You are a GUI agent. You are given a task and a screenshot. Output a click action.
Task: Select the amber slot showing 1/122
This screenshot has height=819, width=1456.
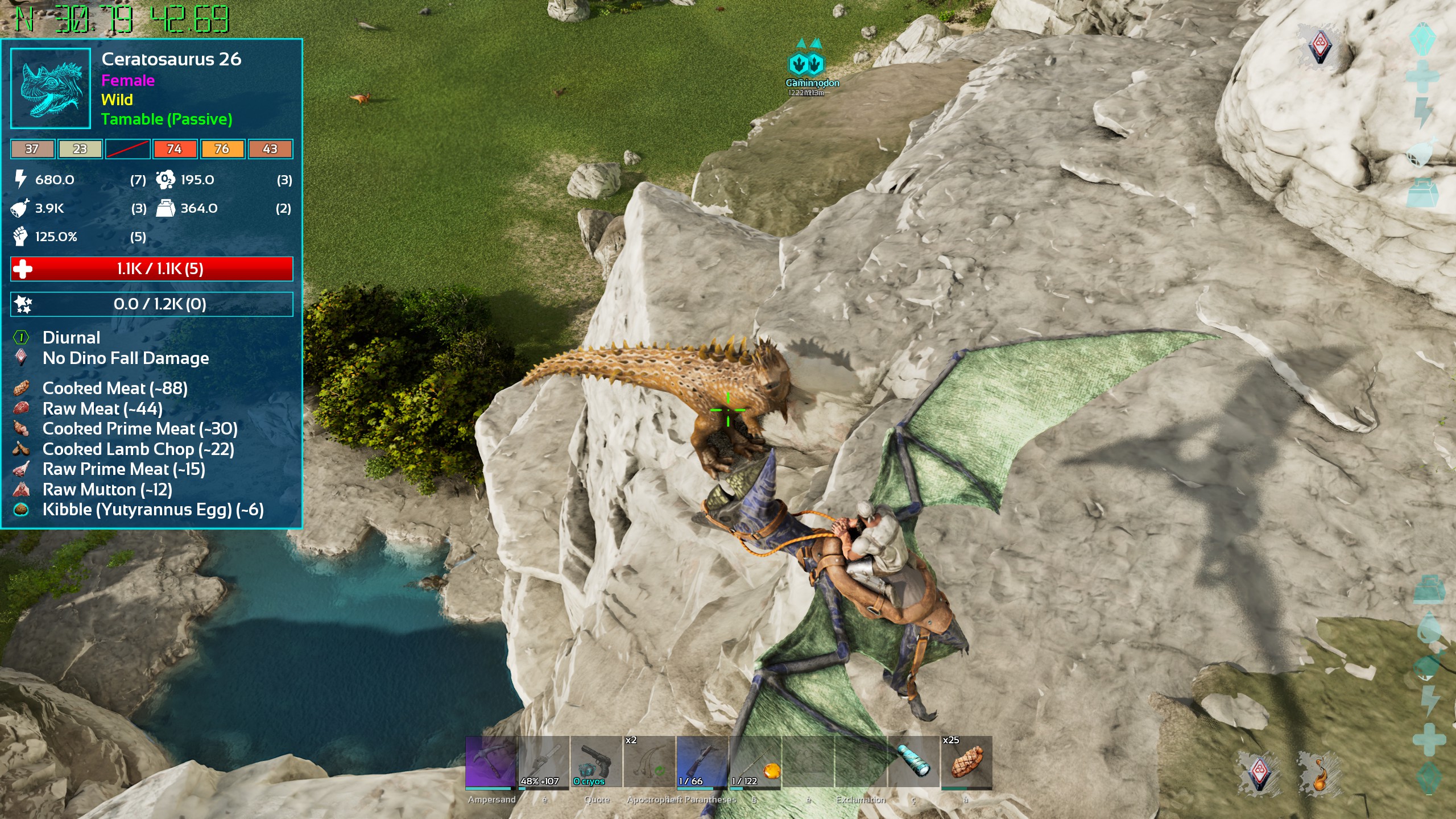(x=755, y=762)
